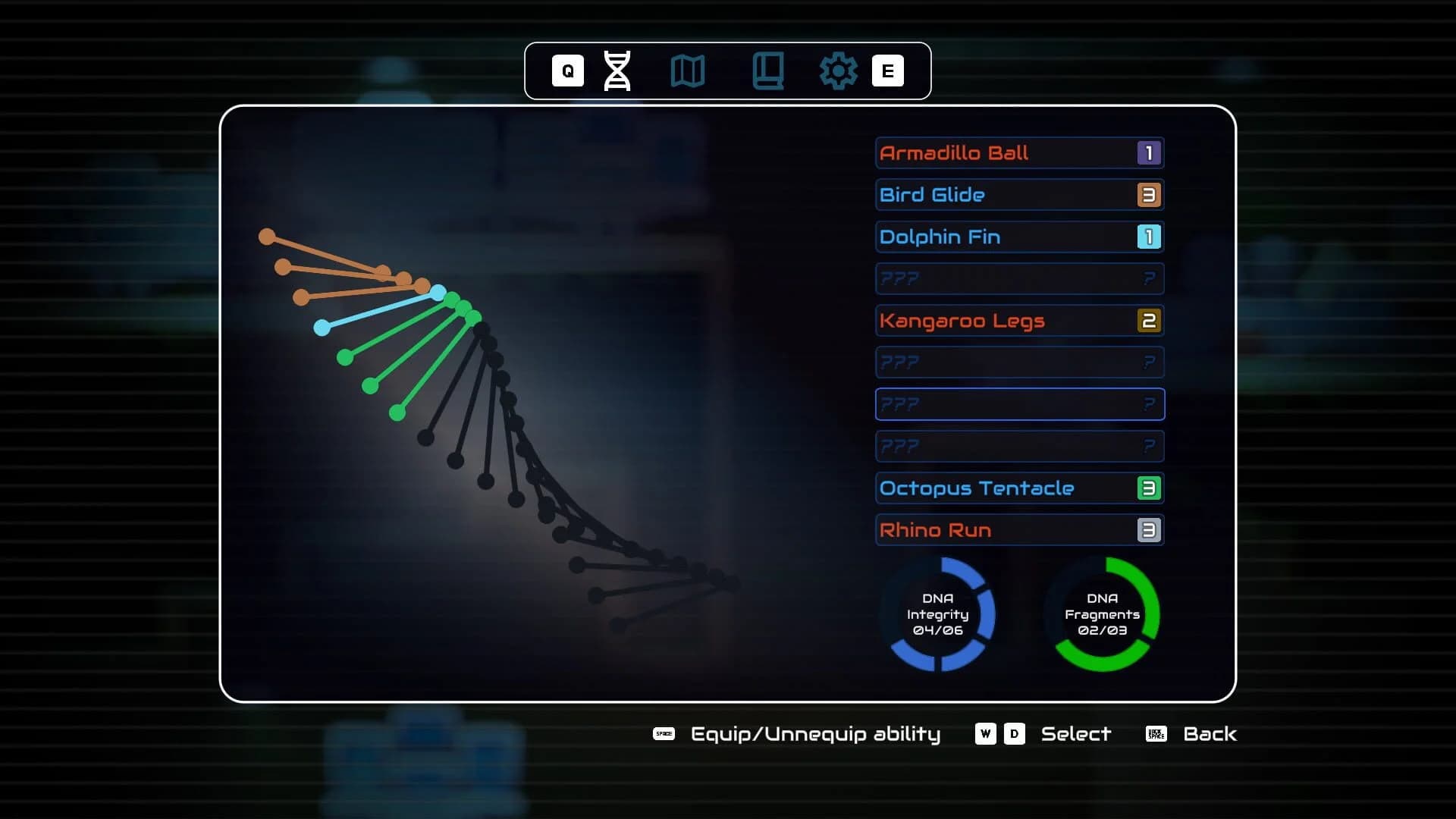Equip the Rhino Run ability

[1020, 529]
